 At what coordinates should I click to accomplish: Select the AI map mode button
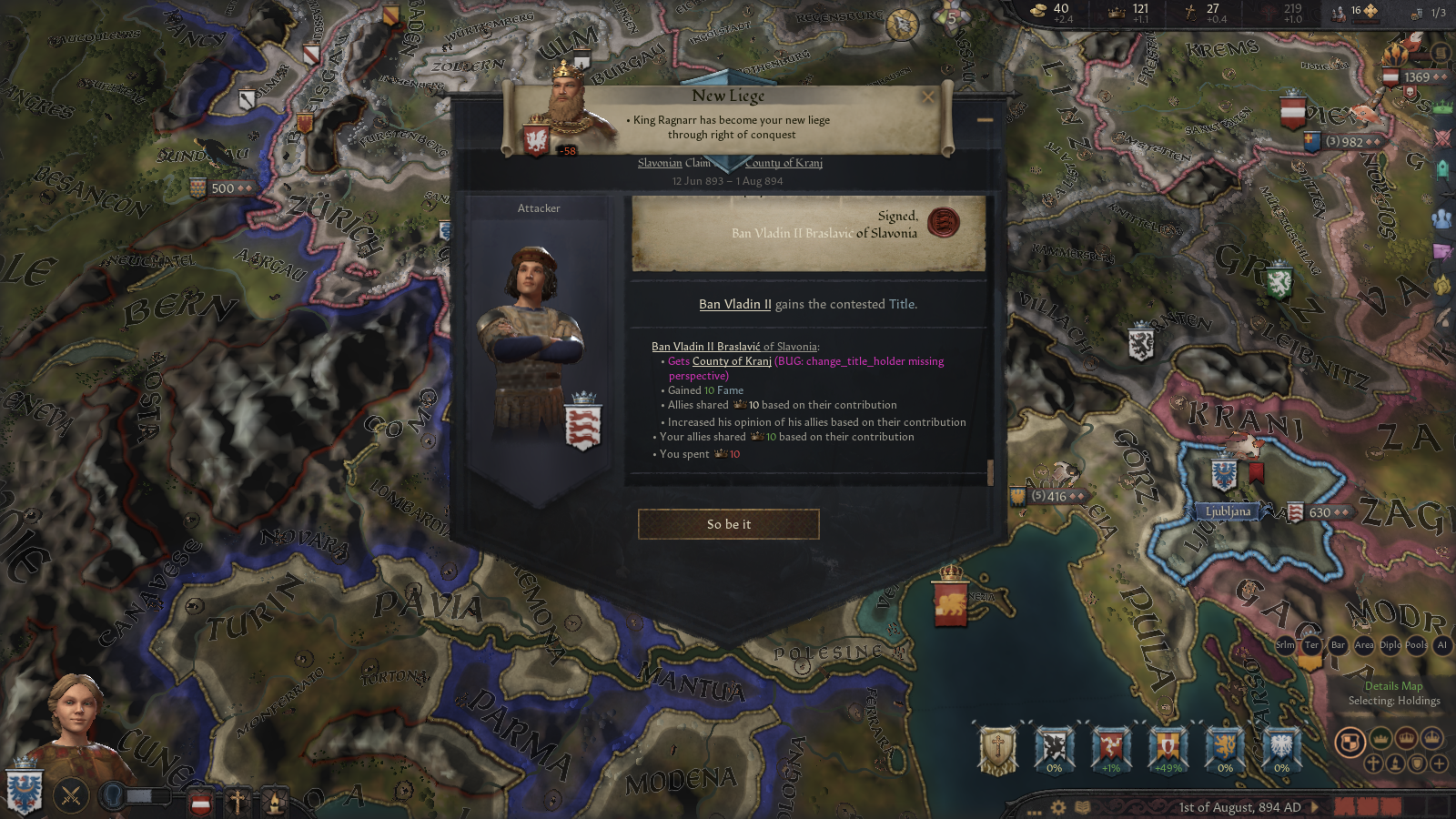1441,644
